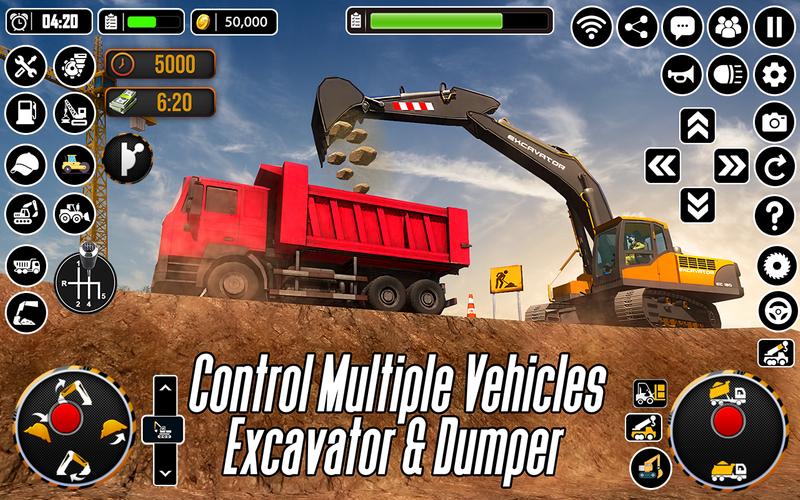Viewport: 800px width, 500px height.
Task: Open the wrench and screwdriver repair icon
Action: pos(26,67)
